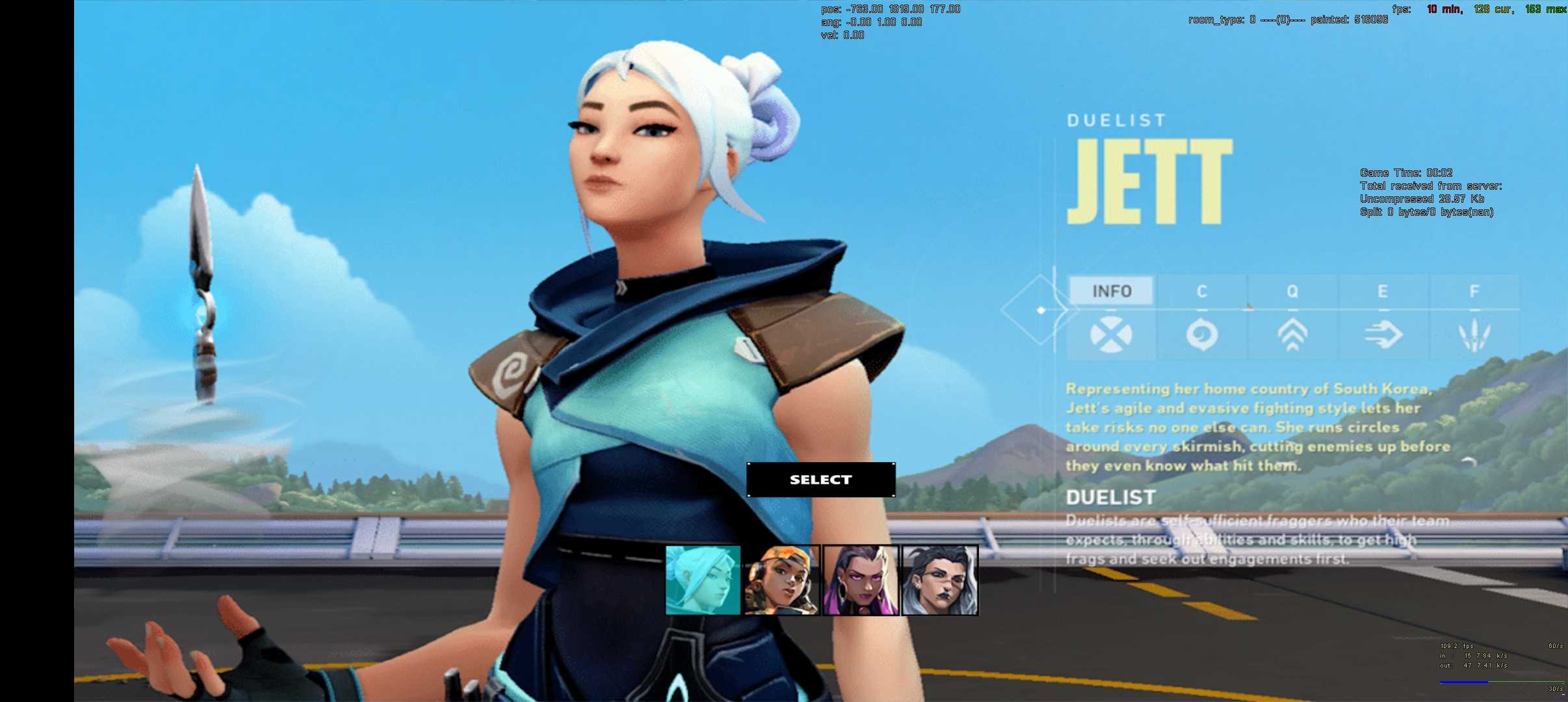Open the F ultimate ability tab
The image size is (1568, 702).
tap(1474, 291)
